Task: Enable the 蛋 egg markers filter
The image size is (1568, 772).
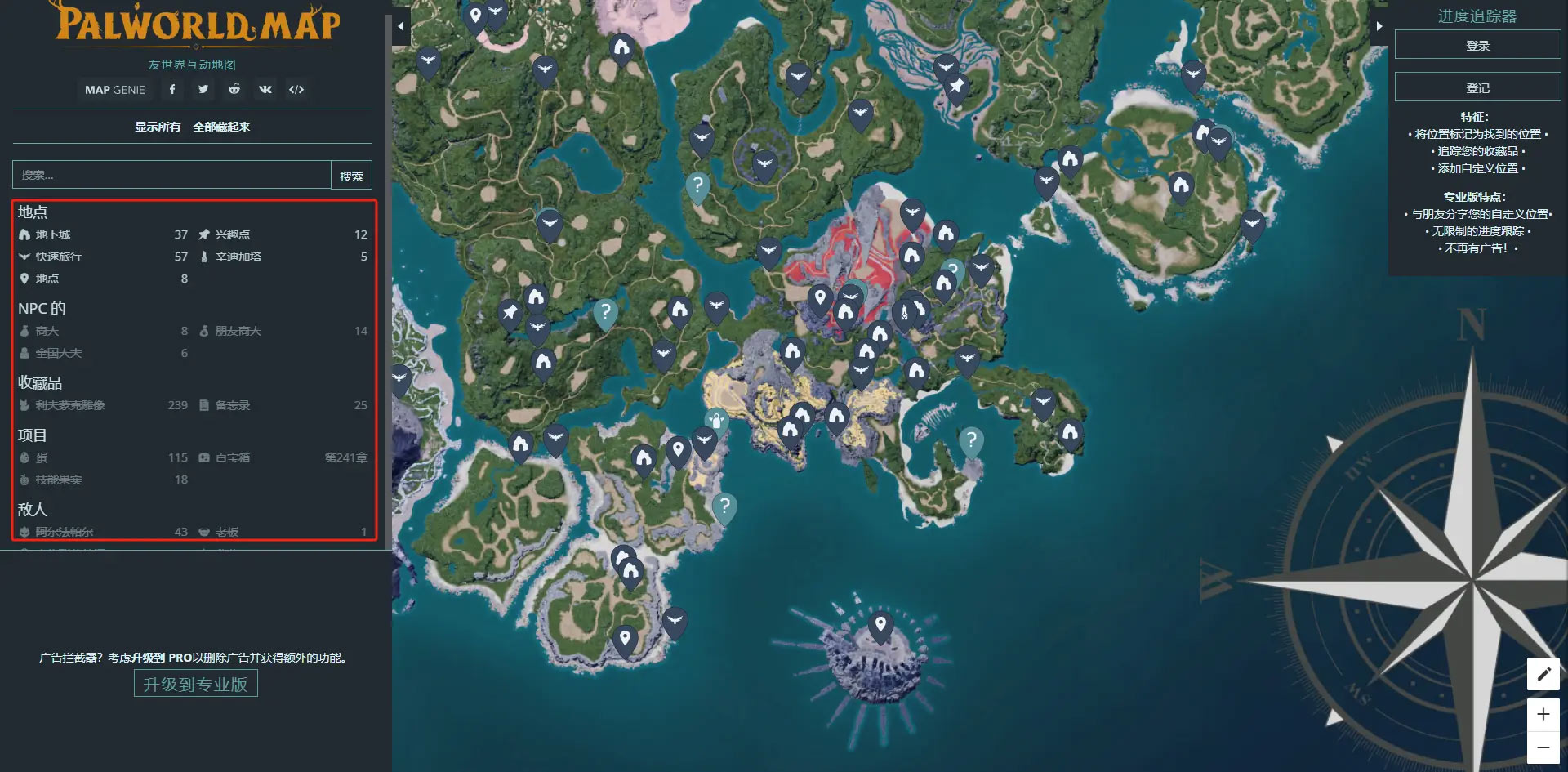Action: coord(42,457)
